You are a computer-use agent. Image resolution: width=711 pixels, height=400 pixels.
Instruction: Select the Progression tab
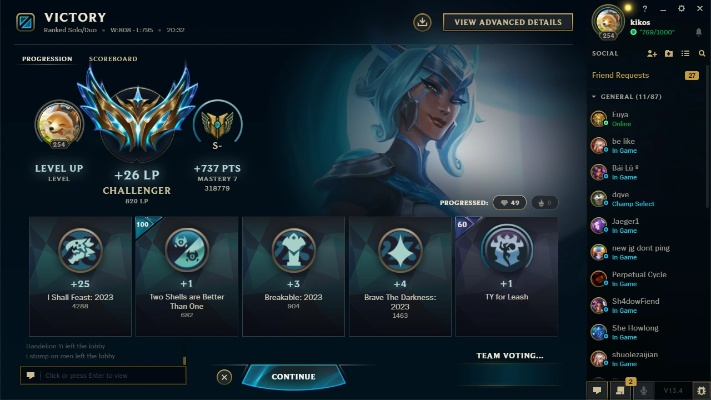[x=47, y=59]
